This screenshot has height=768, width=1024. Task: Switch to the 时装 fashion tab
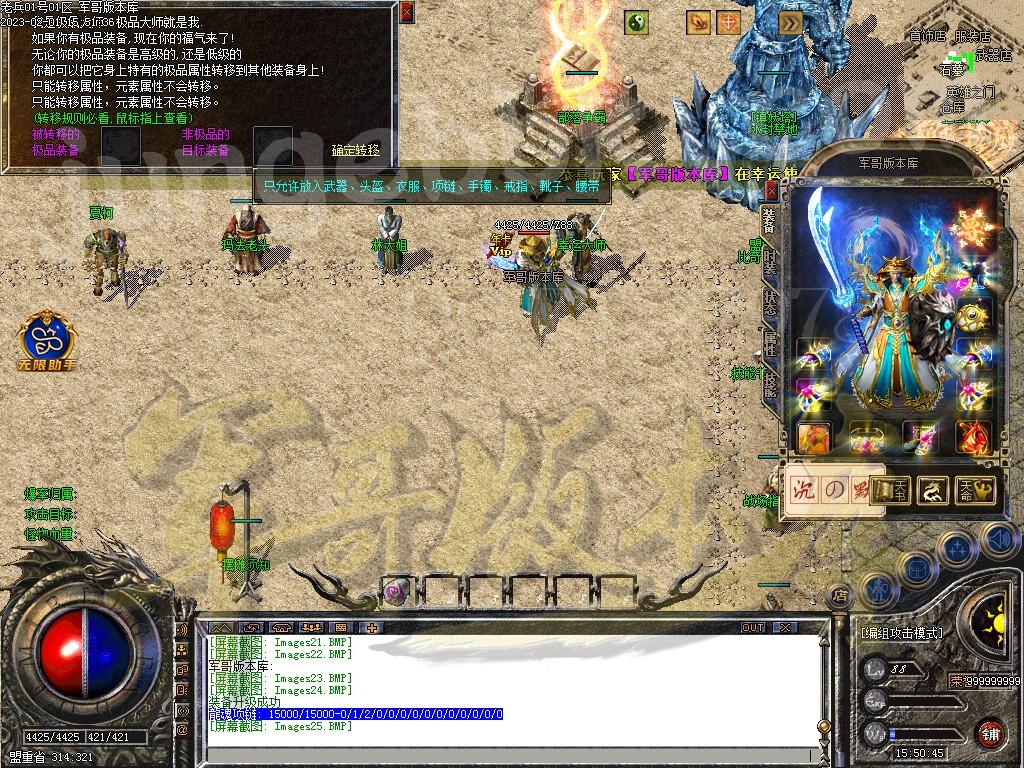tap(769, 261)
